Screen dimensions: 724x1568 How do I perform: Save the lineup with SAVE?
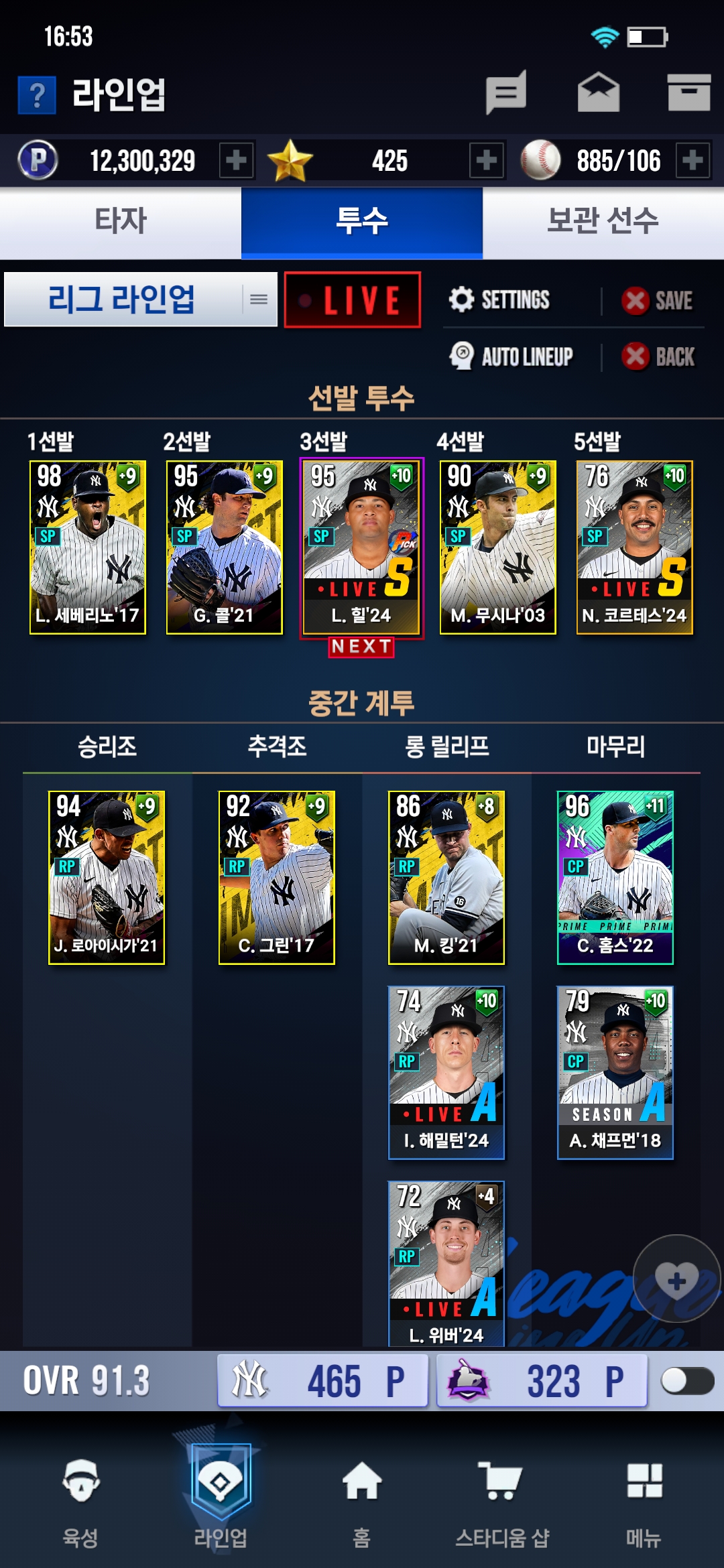point(658,301)
